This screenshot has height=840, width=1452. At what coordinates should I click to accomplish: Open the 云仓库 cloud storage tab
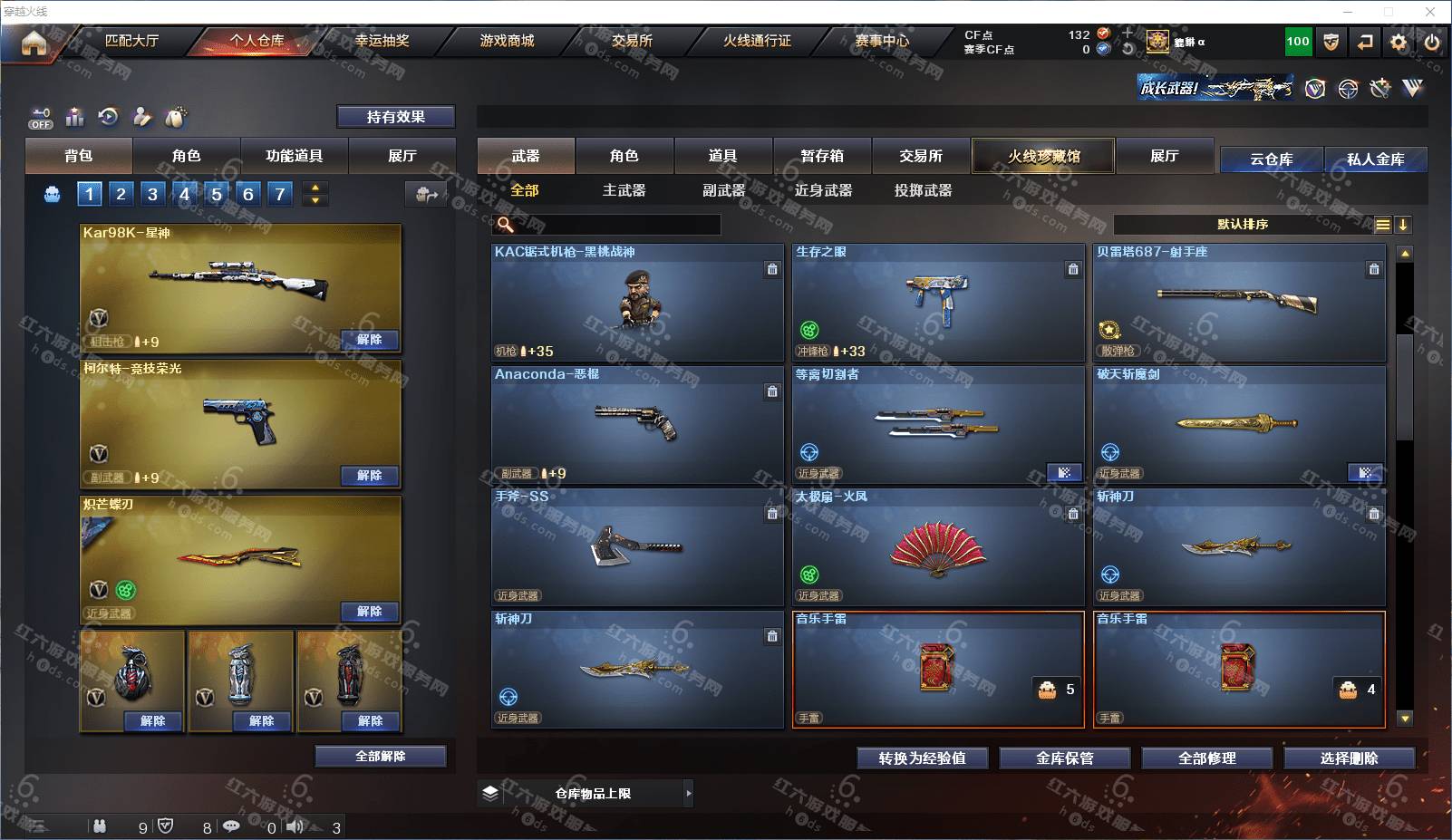click(1271, 159)
